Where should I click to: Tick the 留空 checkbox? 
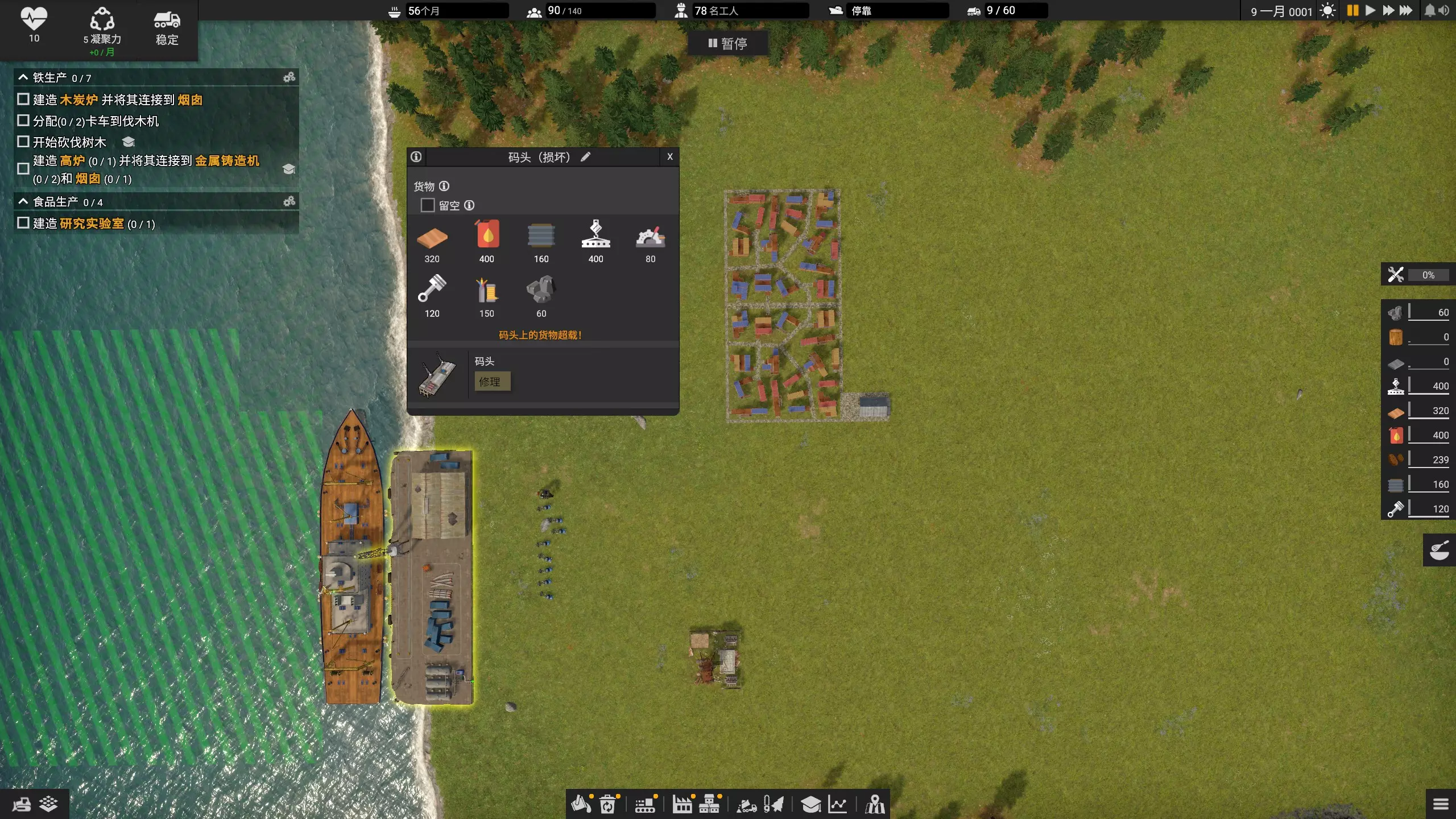tap(427, 205)
